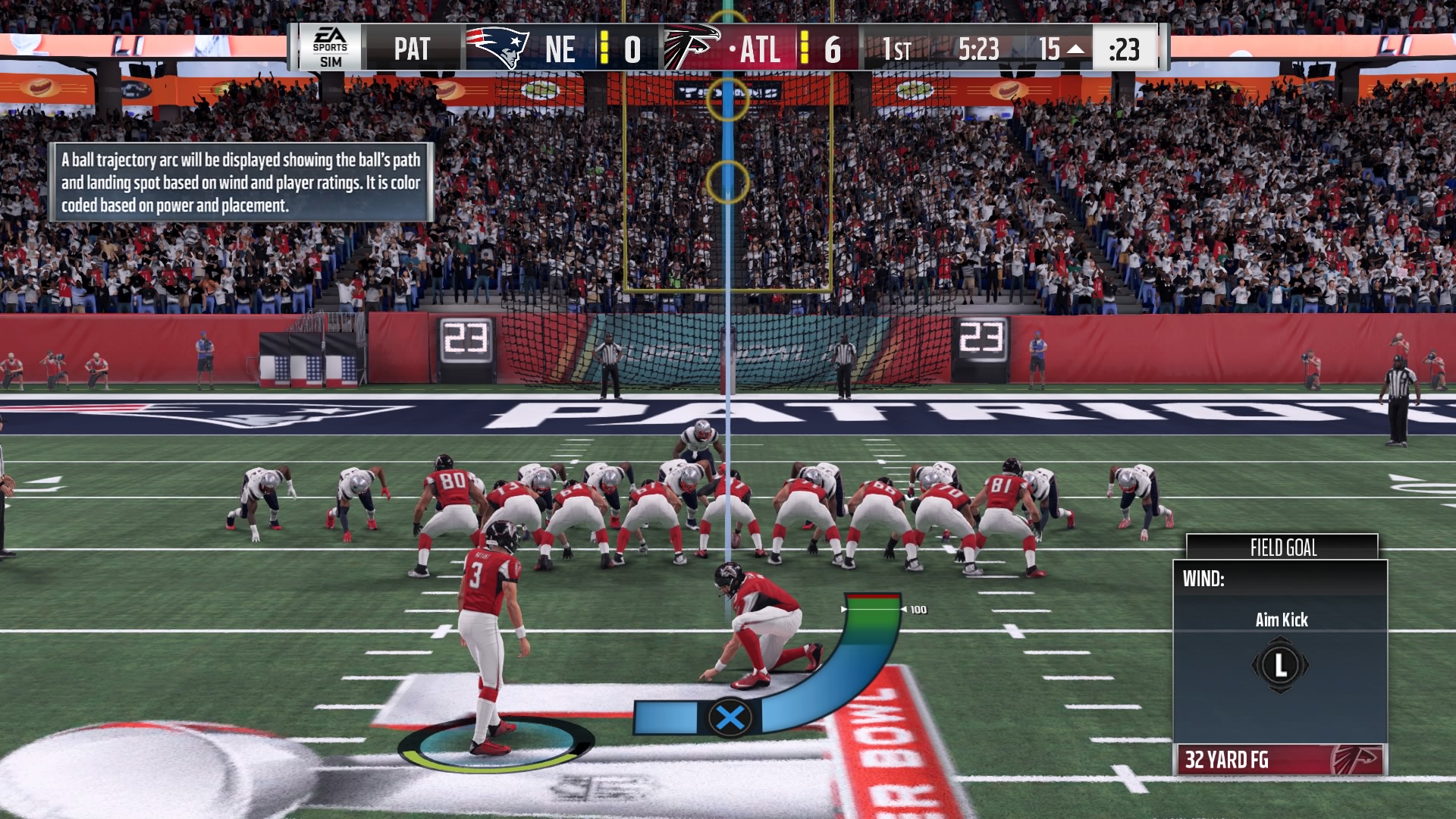Viewport: 1456px width, 819px height.
Task: Expand the arrow next to the 15 yard line
Action: [x=1076, y=47]
